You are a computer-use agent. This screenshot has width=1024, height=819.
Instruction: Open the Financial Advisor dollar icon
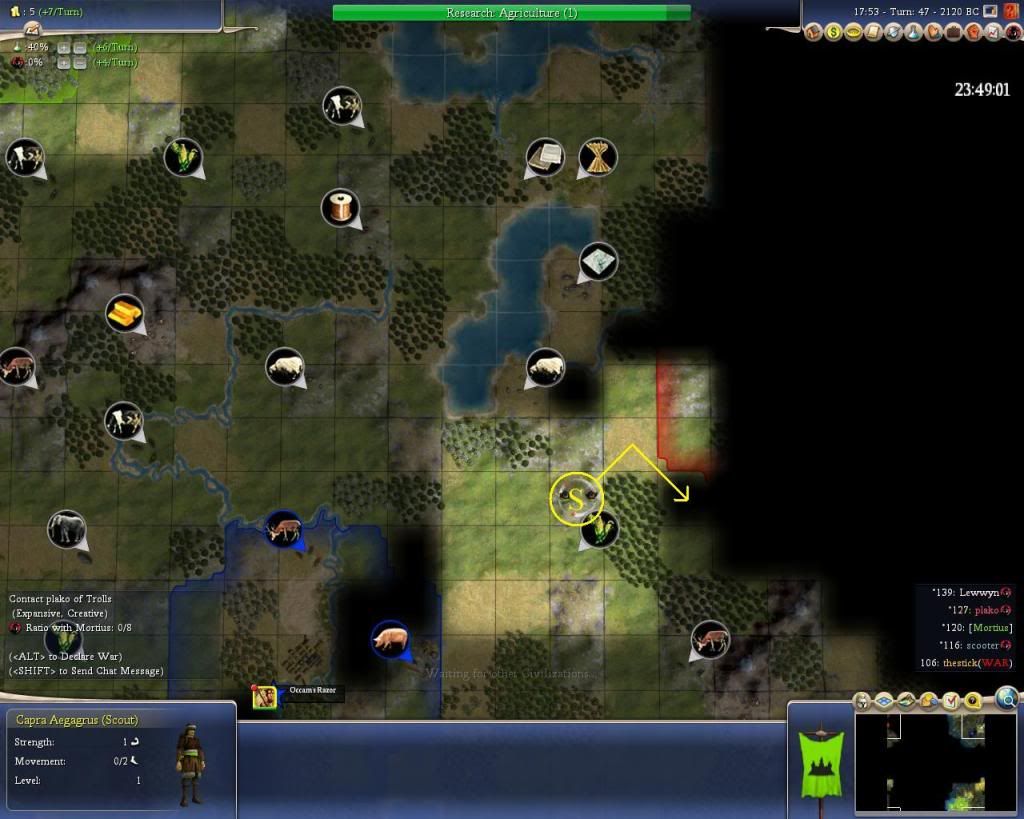(x=833, y=32)
